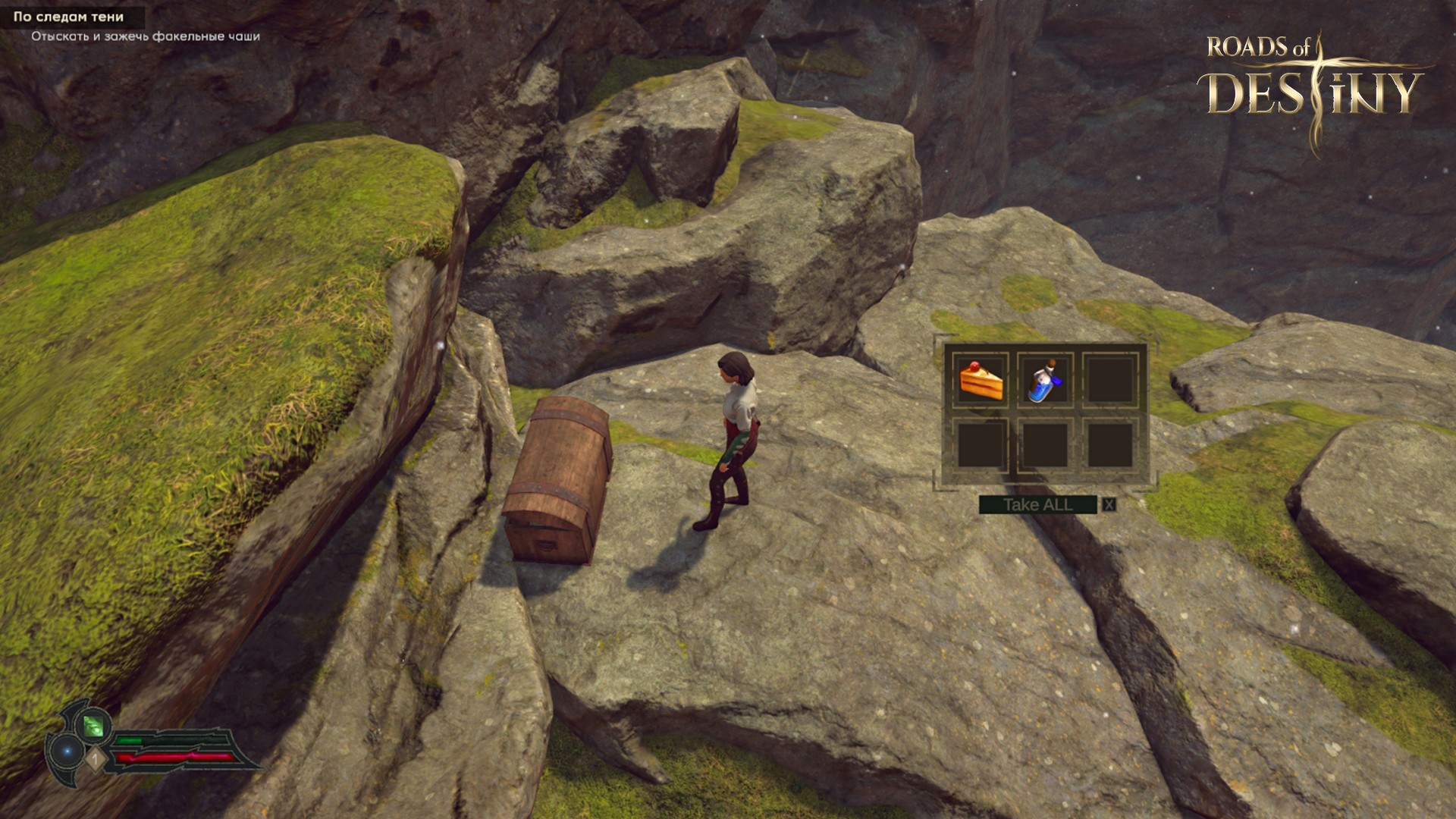
Task: Click the Take ALL button
Action: [1037, 505]
